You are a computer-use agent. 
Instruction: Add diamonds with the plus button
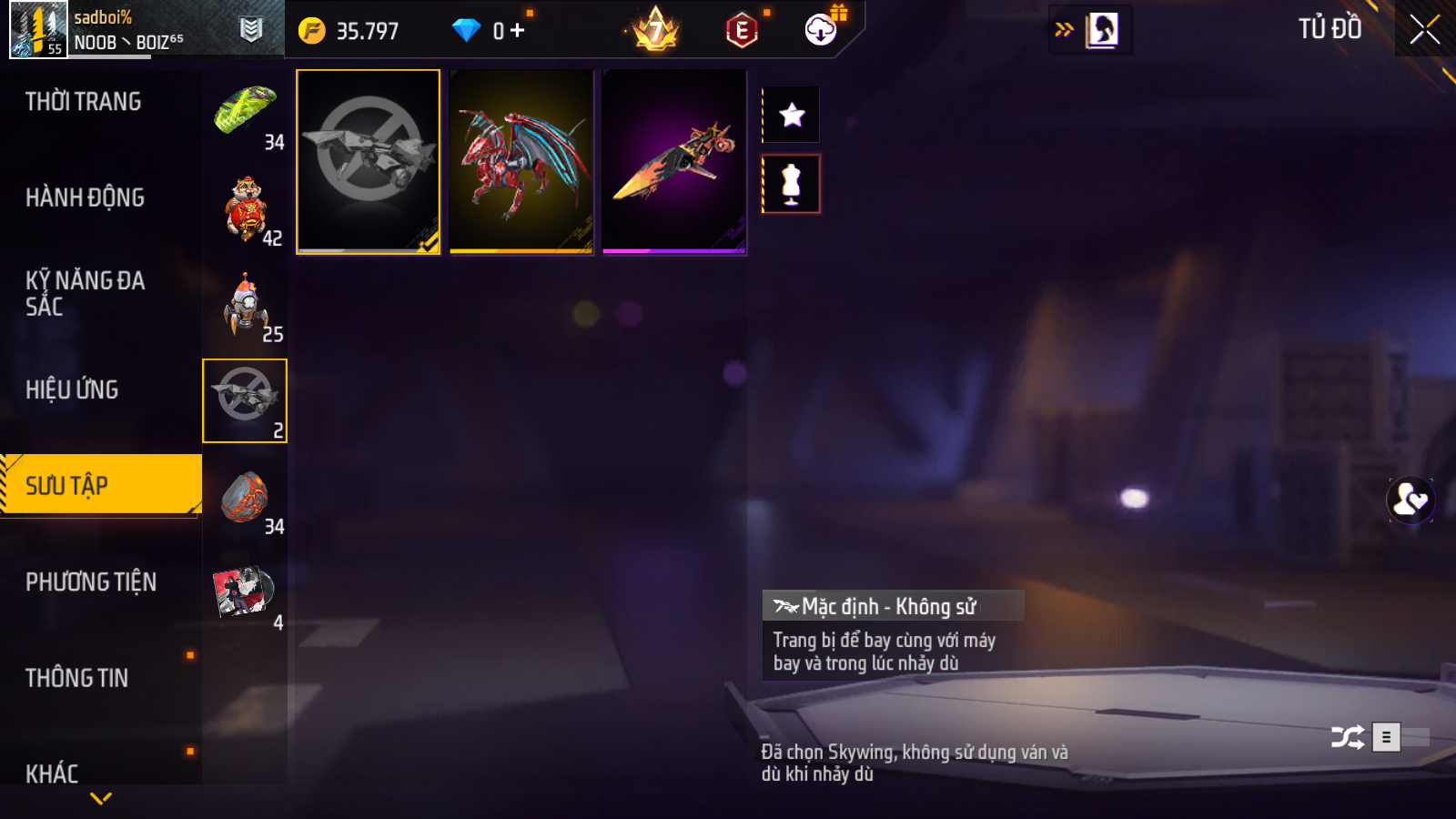coord(518,31)
